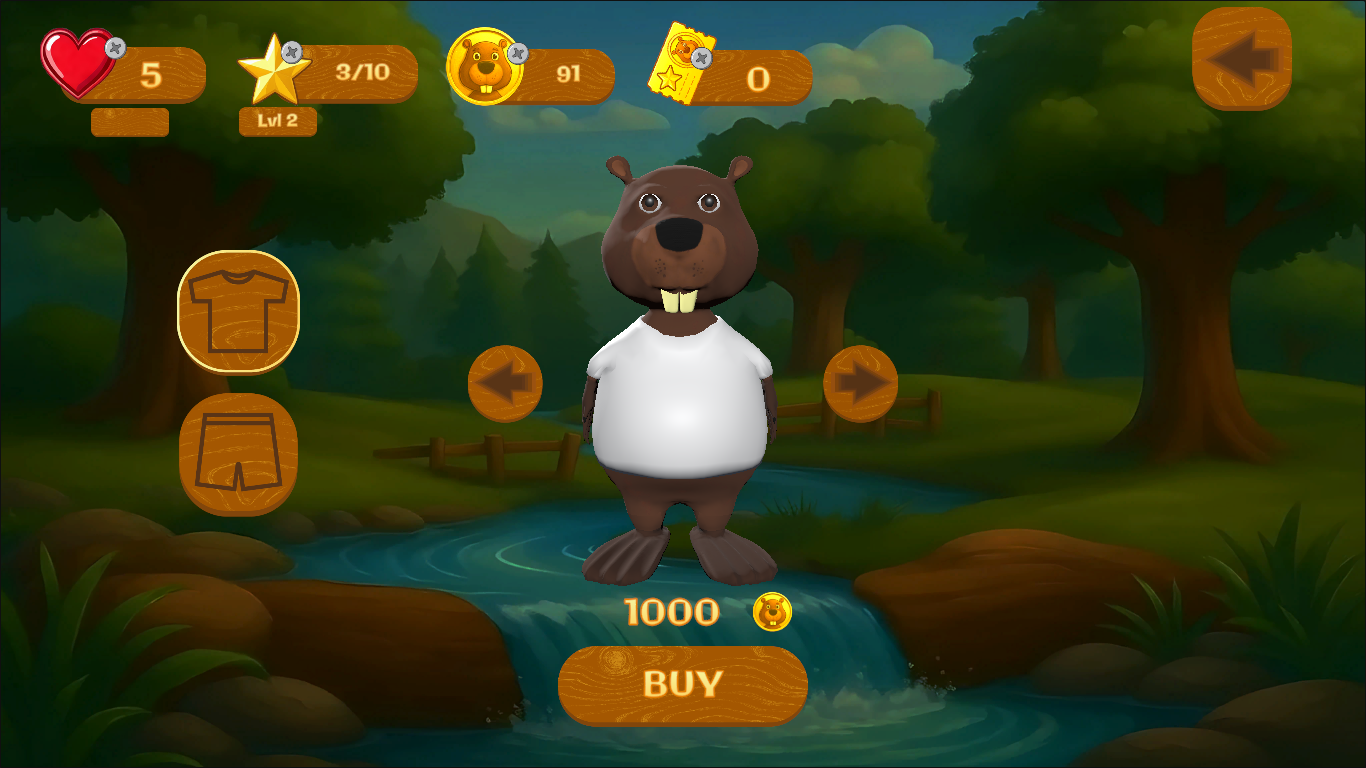Click the lives counter showing 5
The image size is (1366, 768).
point(150,72)
